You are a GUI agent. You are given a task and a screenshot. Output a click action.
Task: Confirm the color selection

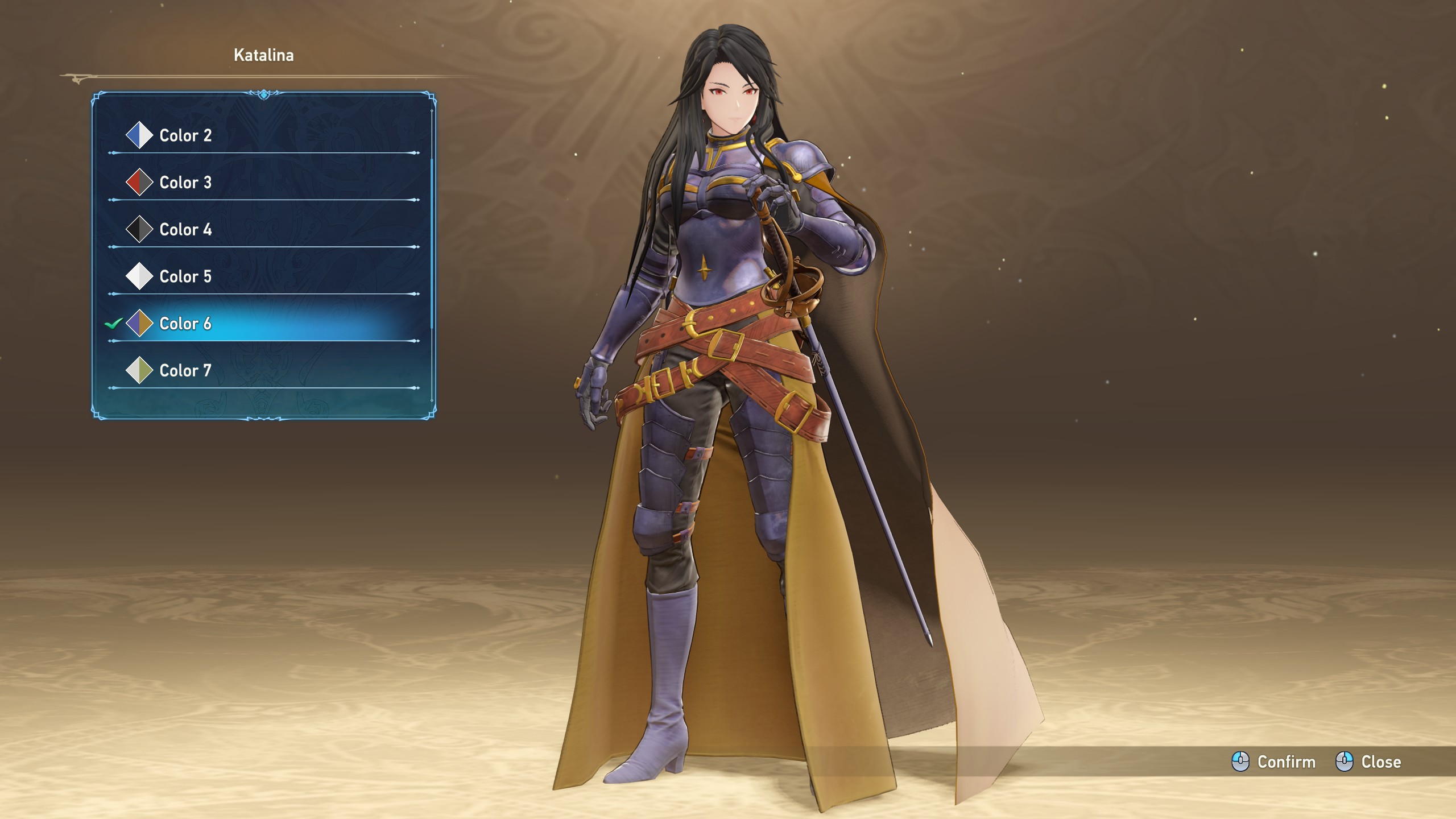[1274, 762]
